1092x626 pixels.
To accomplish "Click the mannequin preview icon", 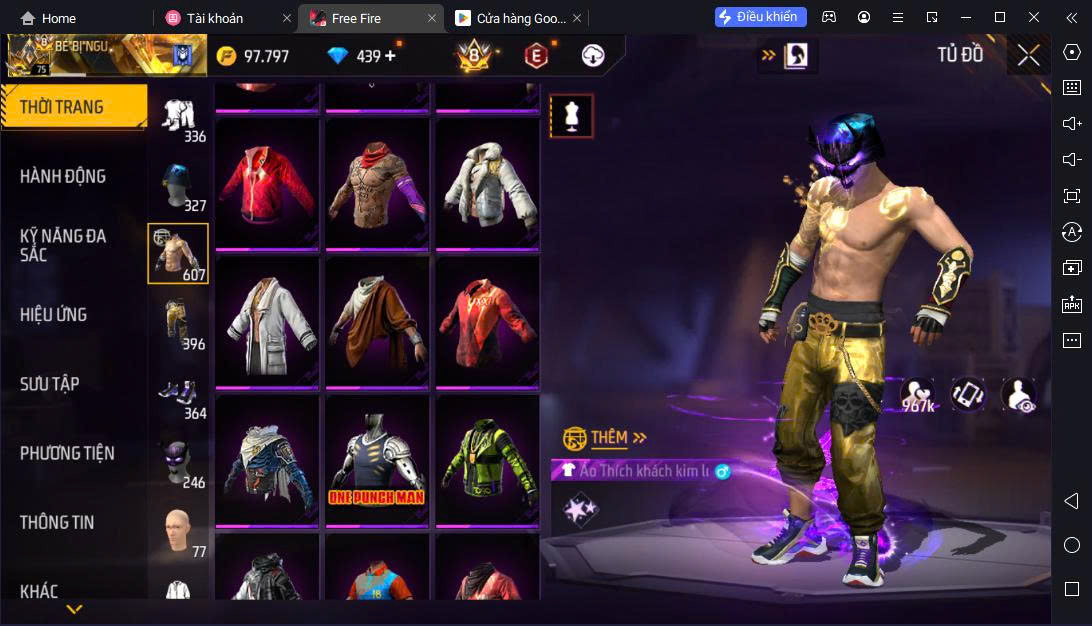I will pos(572,116).
